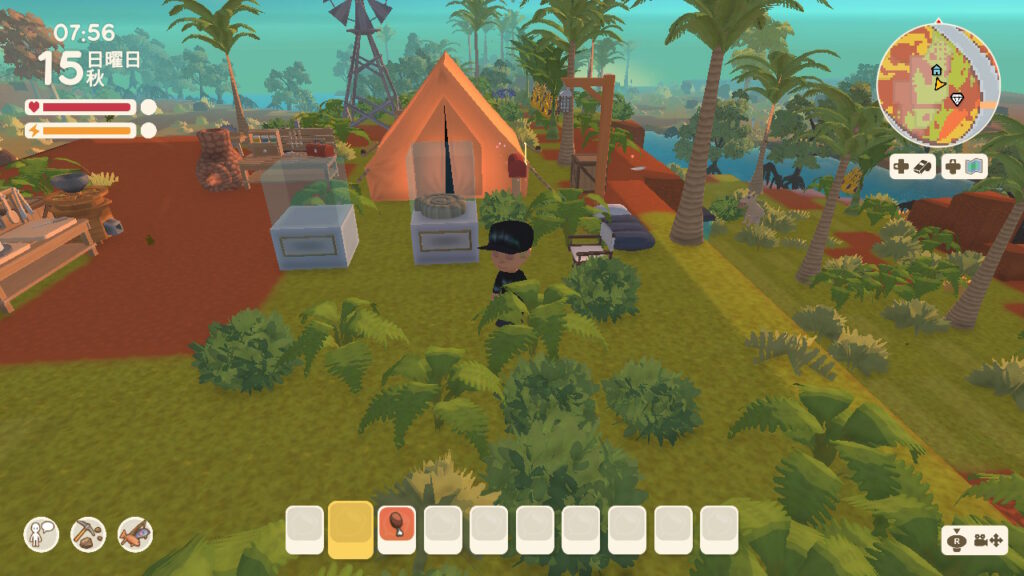Click the blue house marker on minimap
Viewport: 1024px width, 576px height.
pyautogui.click(x=936, y=71)
